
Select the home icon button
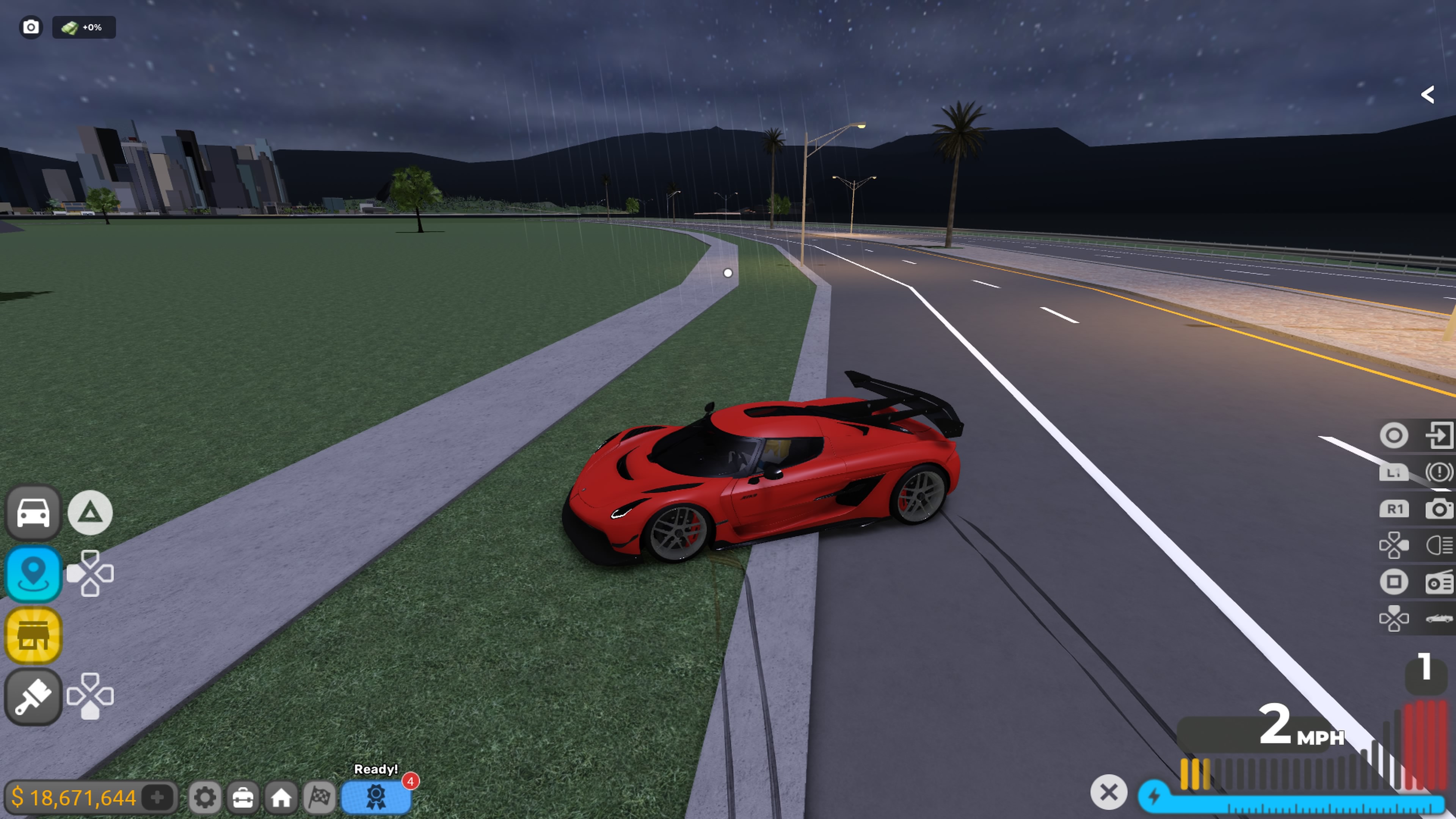click(x=281, y=797)
